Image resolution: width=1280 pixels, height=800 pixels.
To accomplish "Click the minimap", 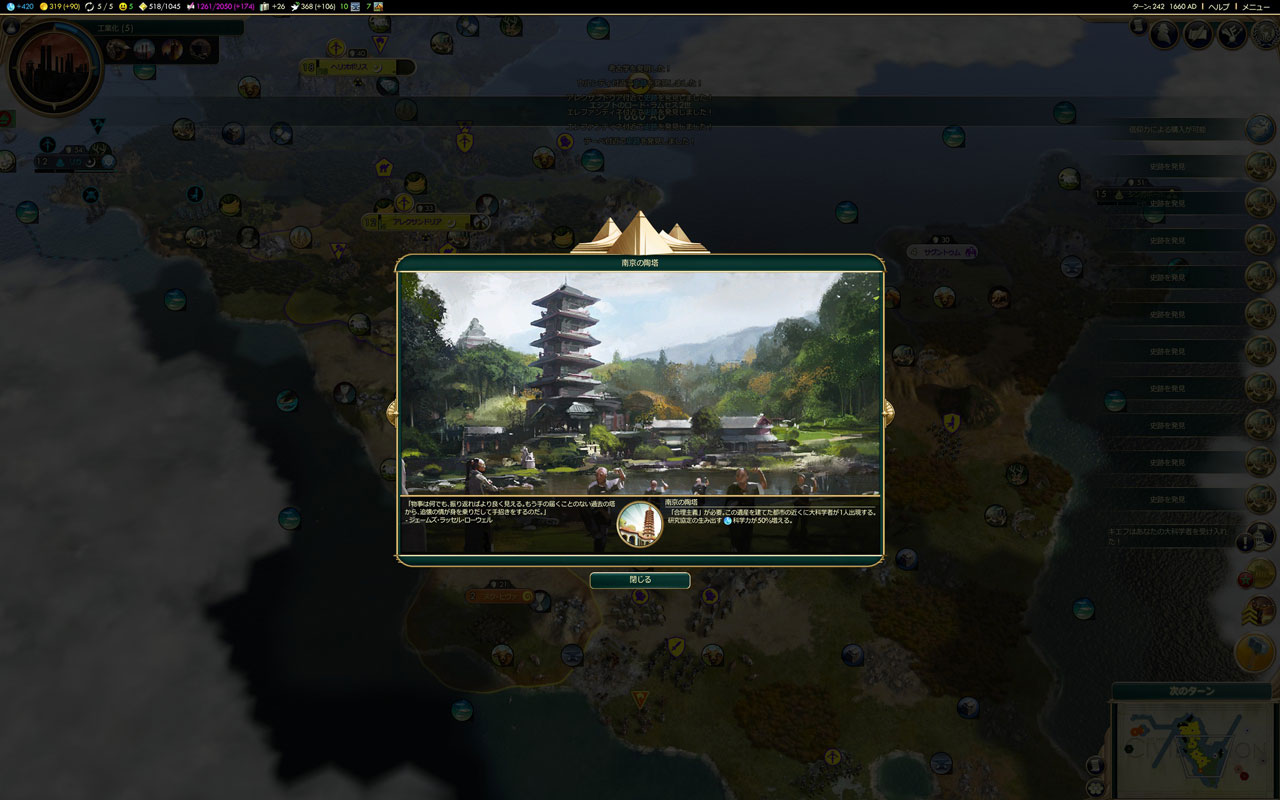I will click(1192, 750).
